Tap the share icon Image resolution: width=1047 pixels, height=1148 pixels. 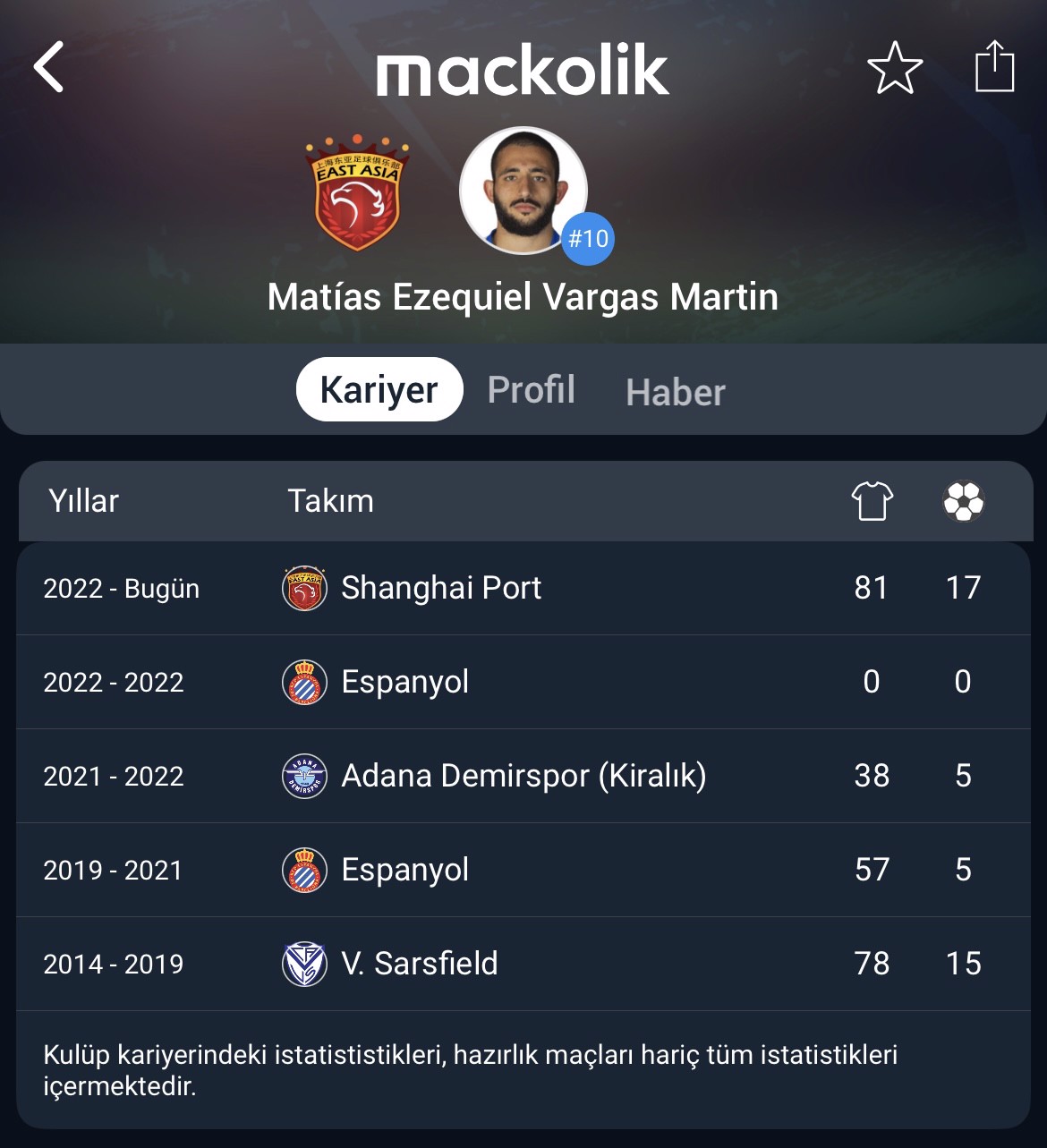pyautogui.click(x=994, y=66)
